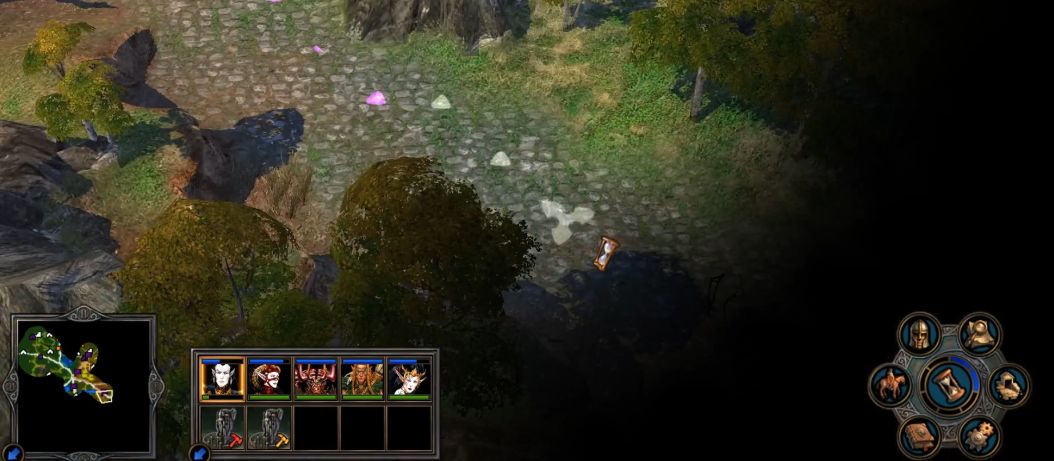Open the spellbook
The width and height of the screenshot is (1054, 461).
click(x=919, y=435)
